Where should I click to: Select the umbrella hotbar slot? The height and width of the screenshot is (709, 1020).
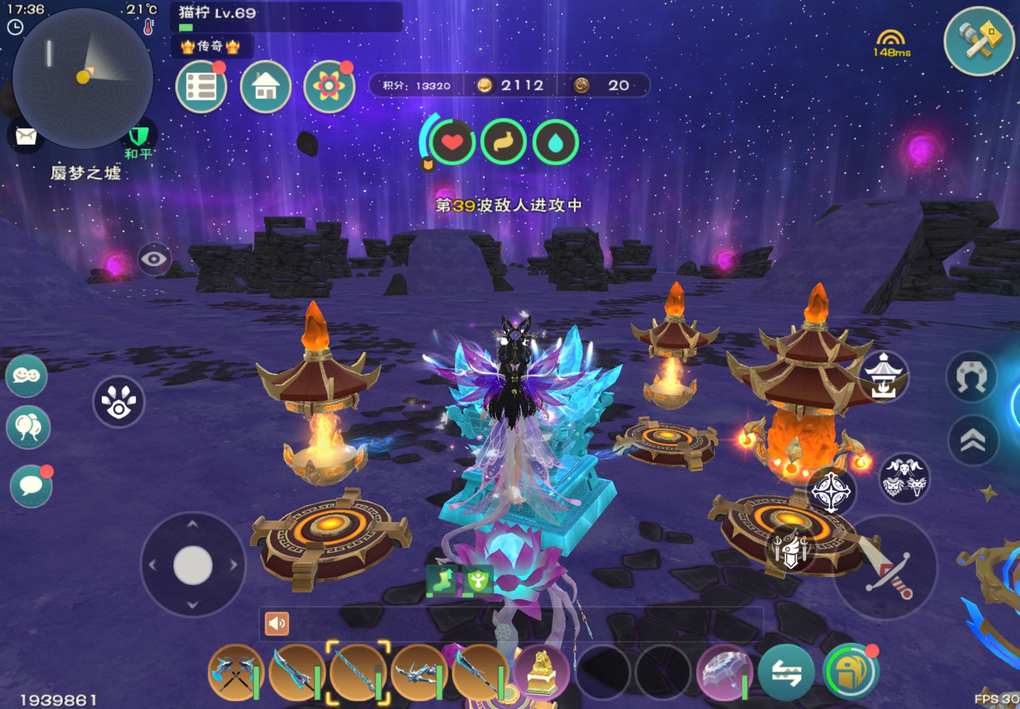pos(724,672)
